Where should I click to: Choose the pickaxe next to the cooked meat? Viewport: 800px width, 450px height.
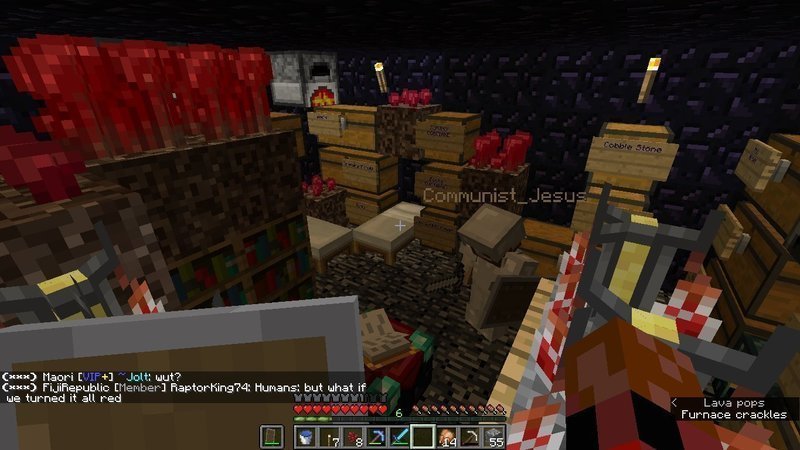[472, 436]
